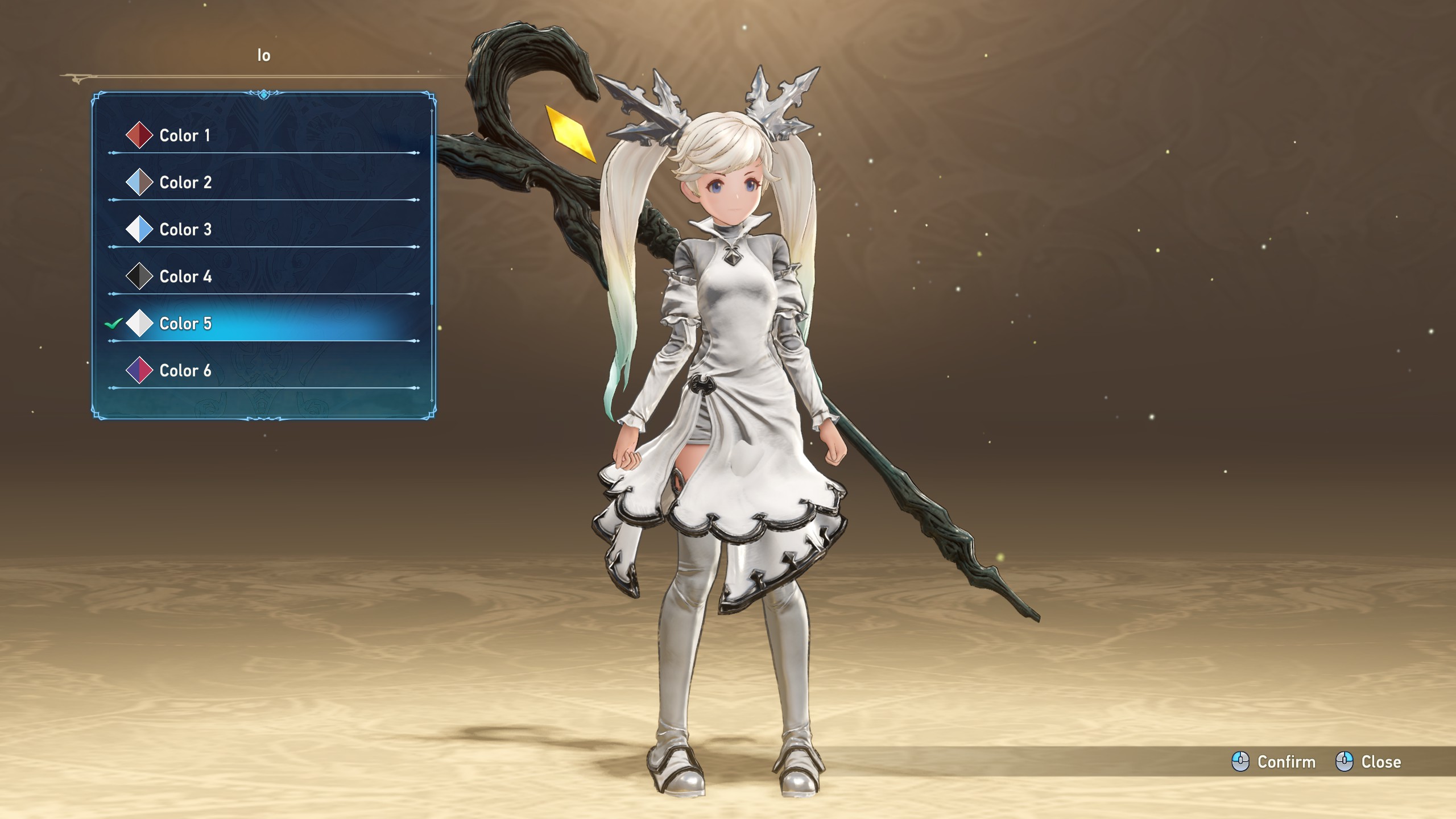Image resolution: width=1456 pixels, height=819 pixels.
Task: Choose Color 2 from the list
Action: click(x=185, y=183)
